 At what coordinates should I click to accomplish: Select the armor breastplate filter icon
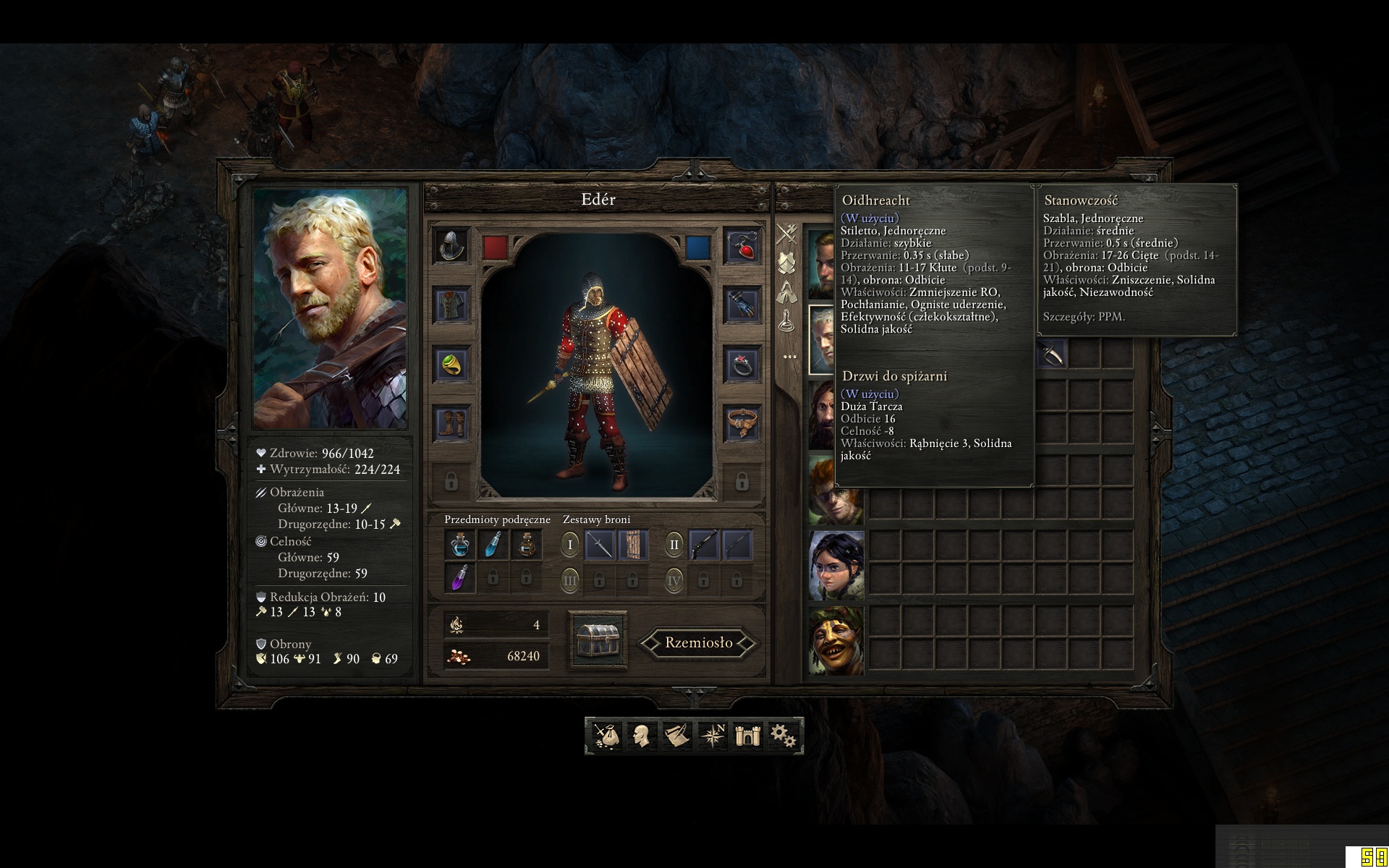click(786, 261)
